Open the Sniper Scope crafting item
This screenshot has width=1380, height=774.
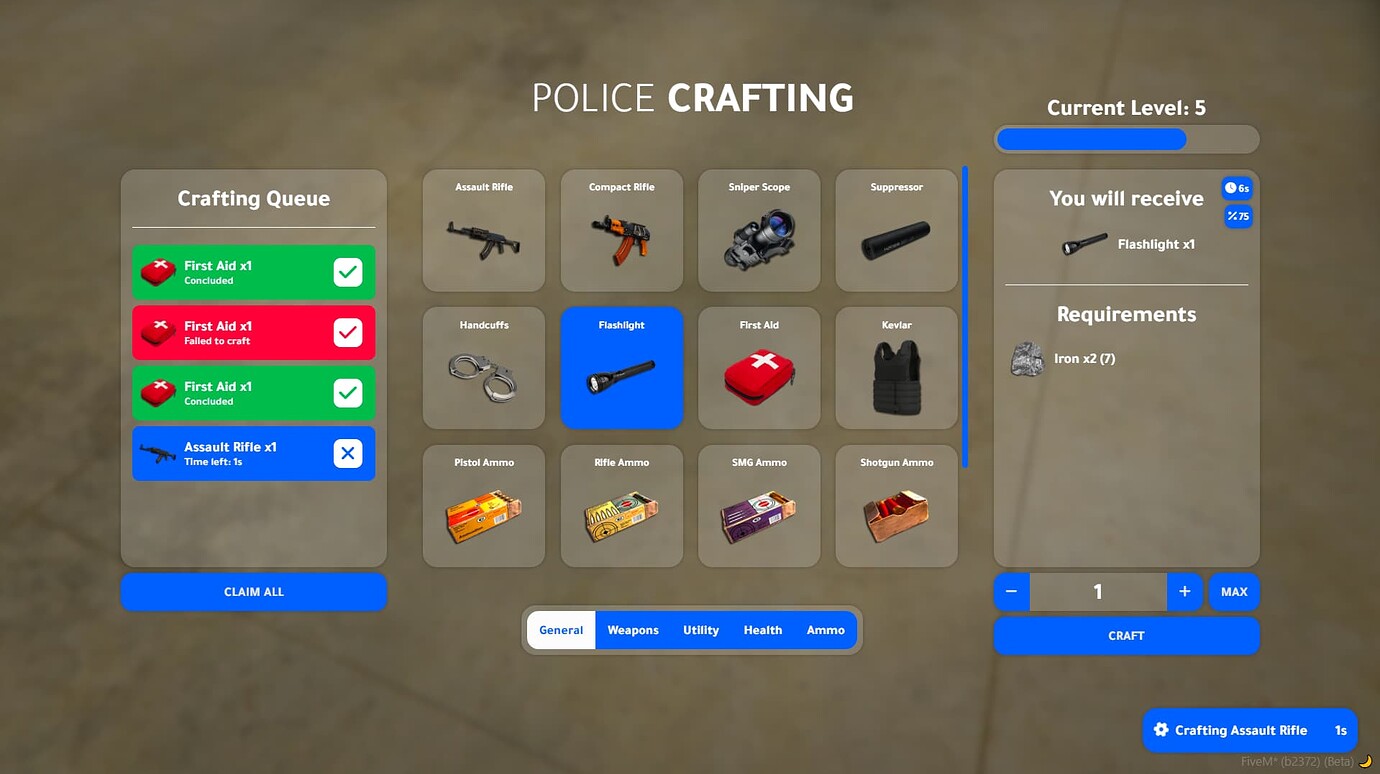758,230
